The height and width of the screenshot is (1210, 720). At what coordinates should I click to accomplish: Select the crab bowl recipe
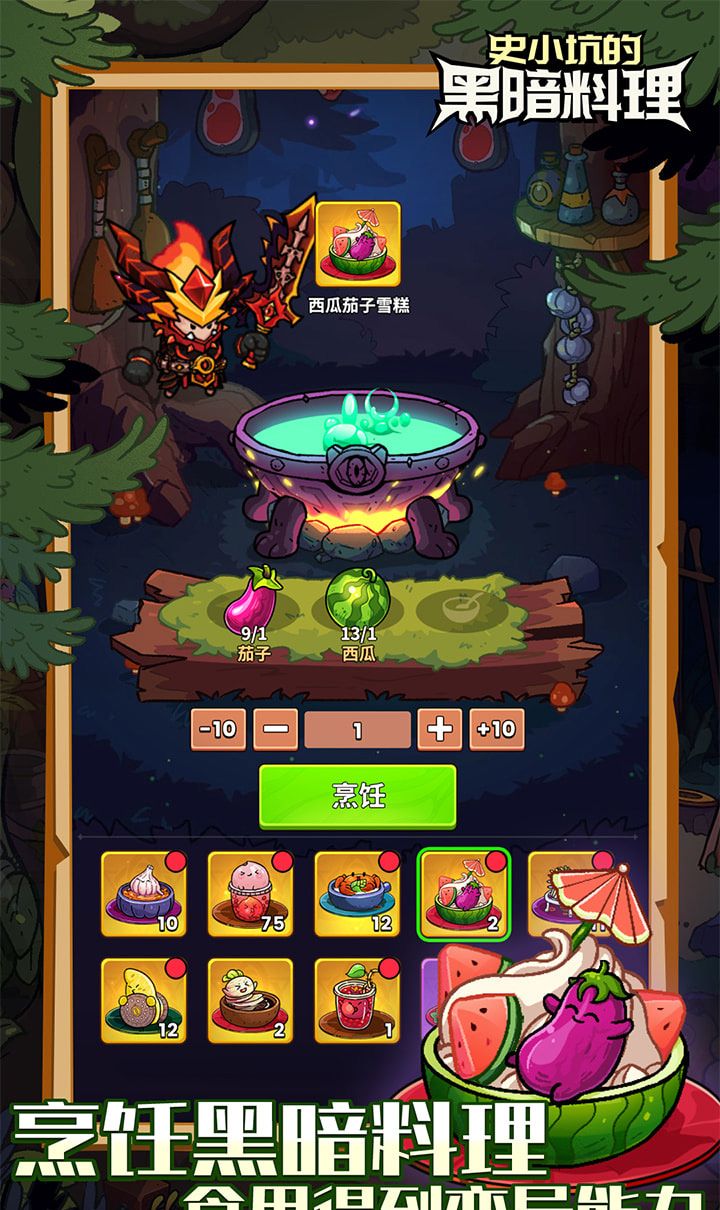coord(357,894)
